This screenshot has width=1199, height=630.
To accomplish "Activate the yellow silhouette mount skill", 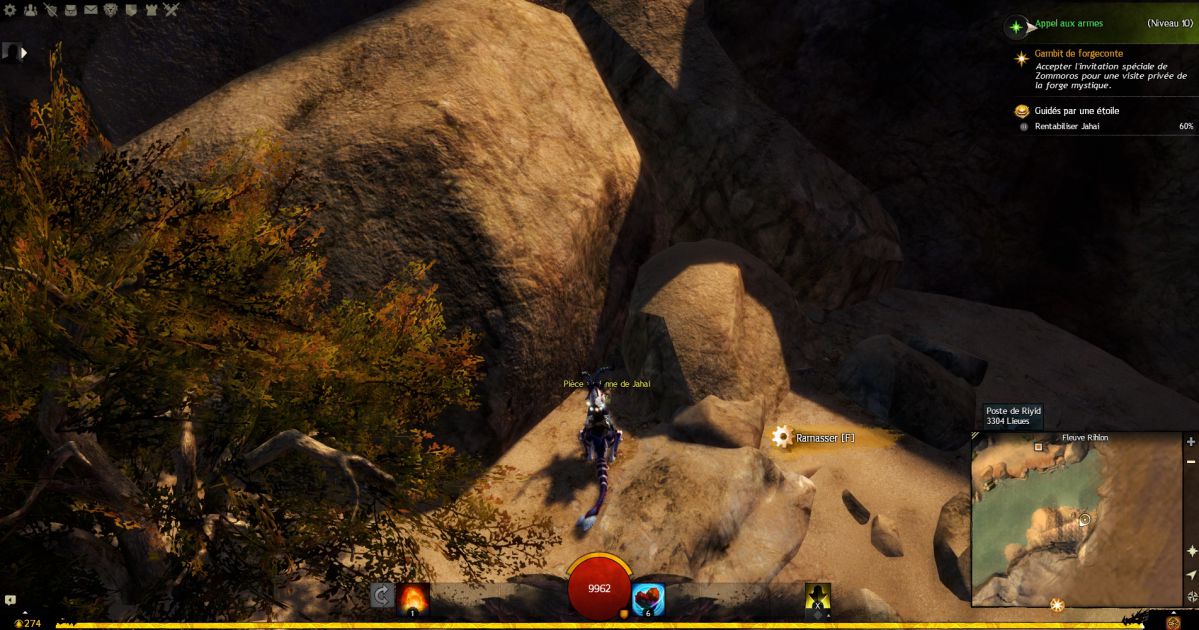I will click(x=818, y=597).
